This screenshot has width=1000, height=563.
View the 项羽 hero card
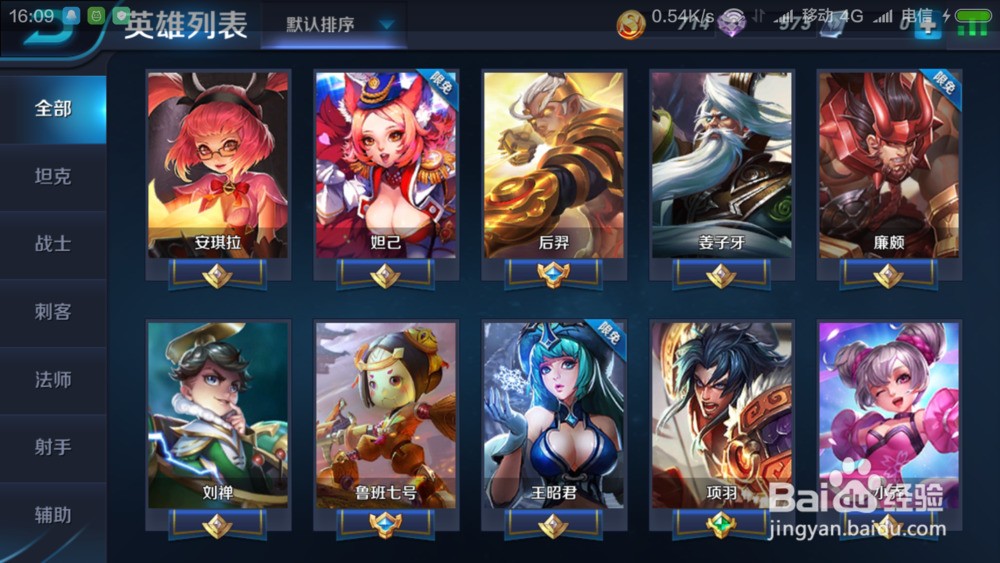click(x=722, y=415)
